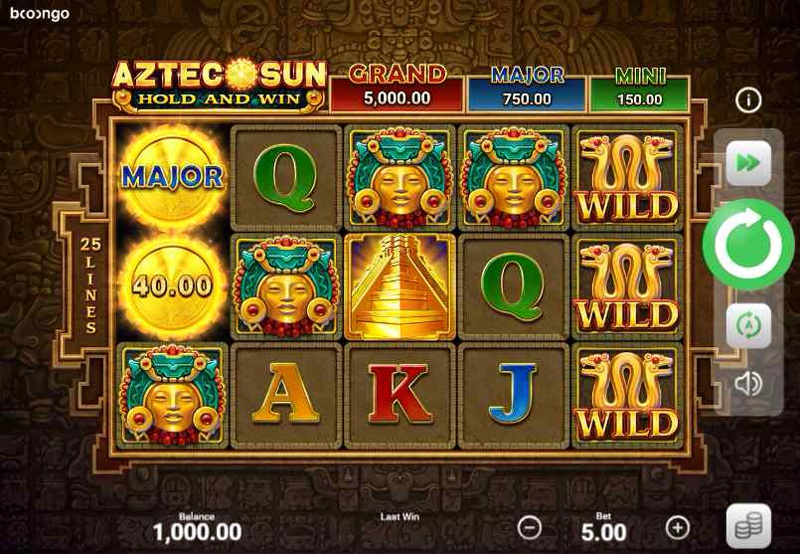Decrease the bet with the minus button

[531, 527]
